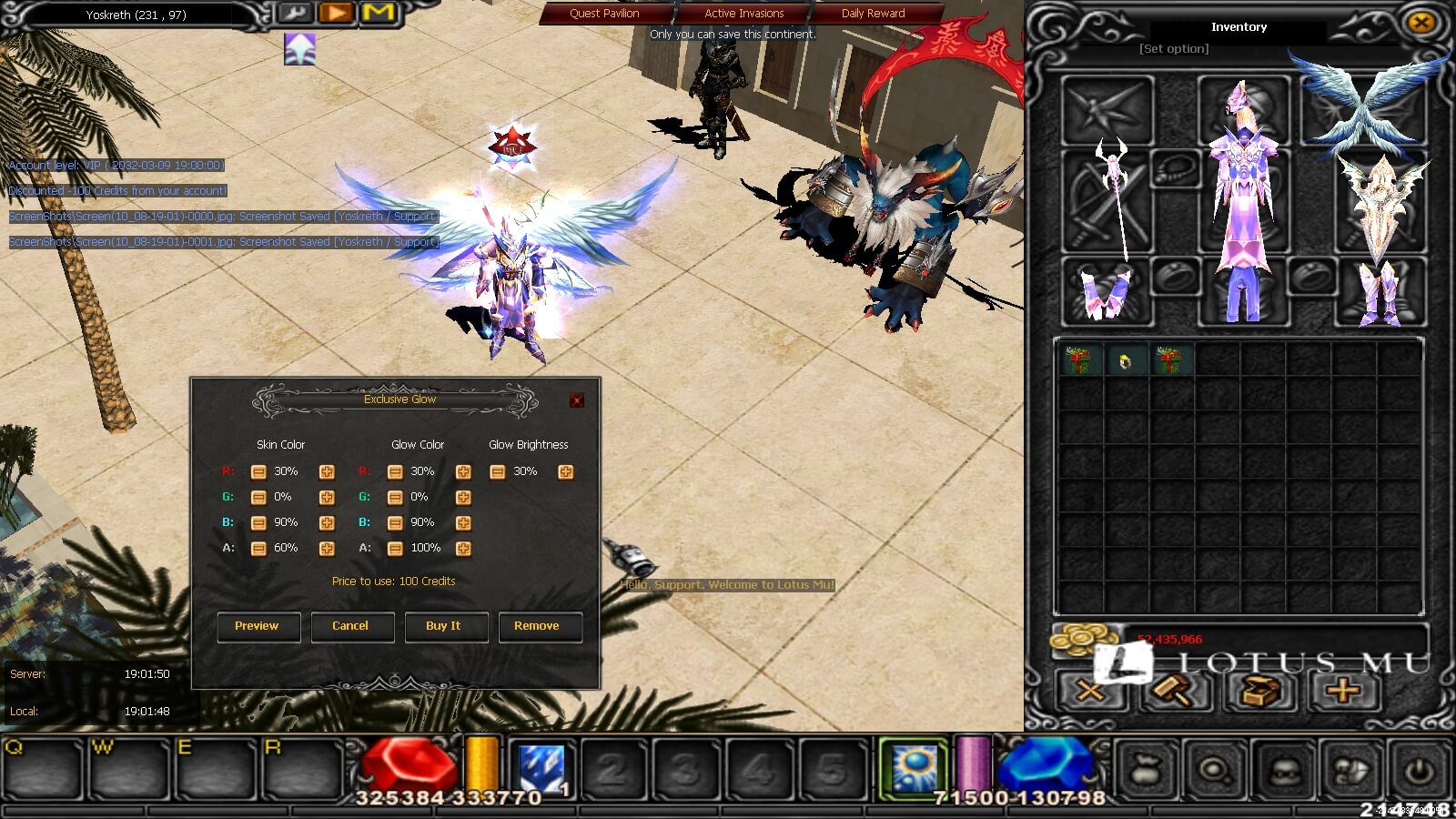Show Active Invasions
1456x819 pixels.
(743, 14)
